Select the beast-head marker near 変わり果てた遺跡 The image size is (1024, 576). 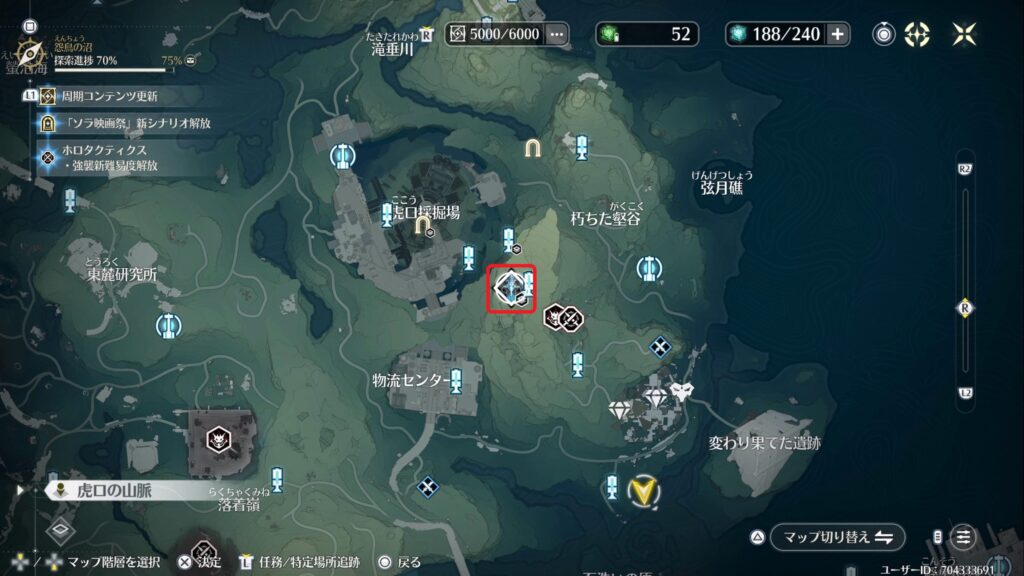click(684, 391)
